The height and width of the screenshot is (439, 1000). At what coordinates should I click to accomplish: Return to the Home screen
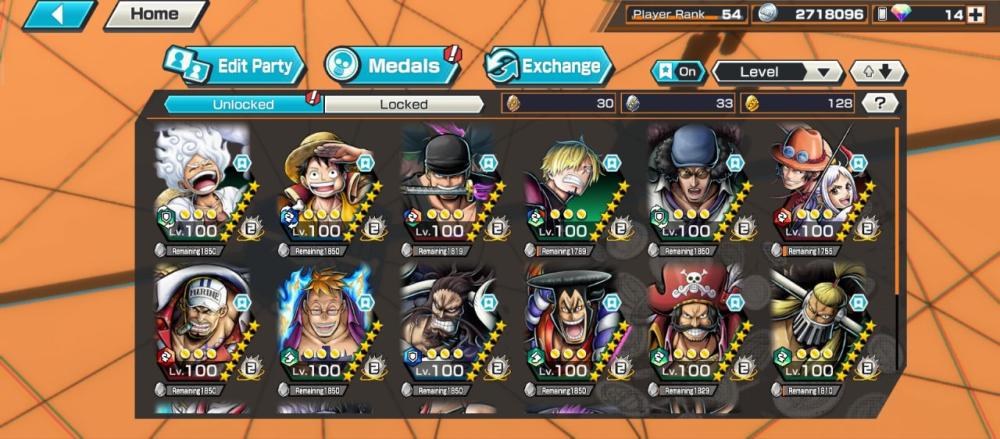click(155, 15)
